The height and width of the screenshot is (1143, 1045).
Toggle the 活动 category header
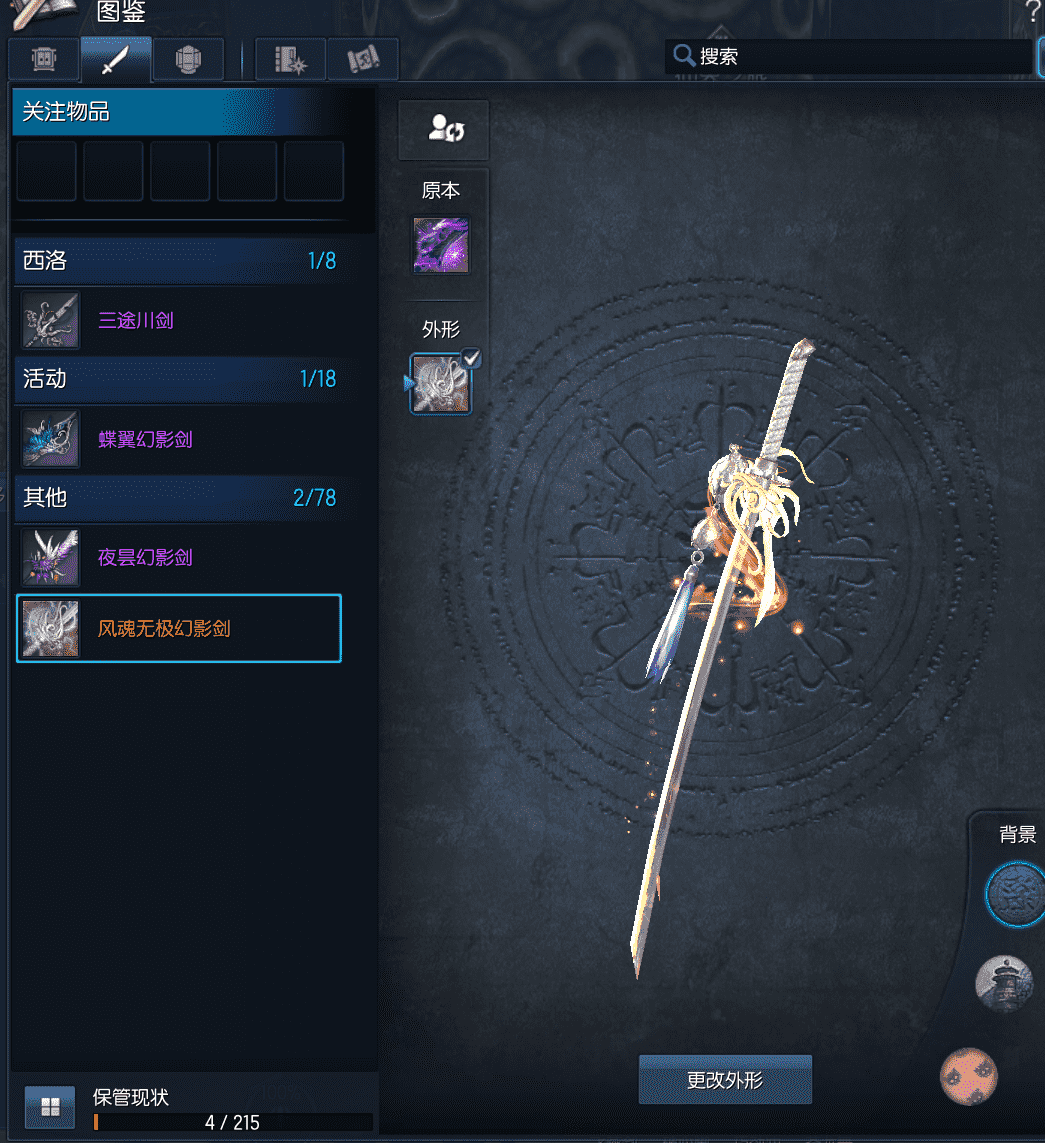(180, 379)
